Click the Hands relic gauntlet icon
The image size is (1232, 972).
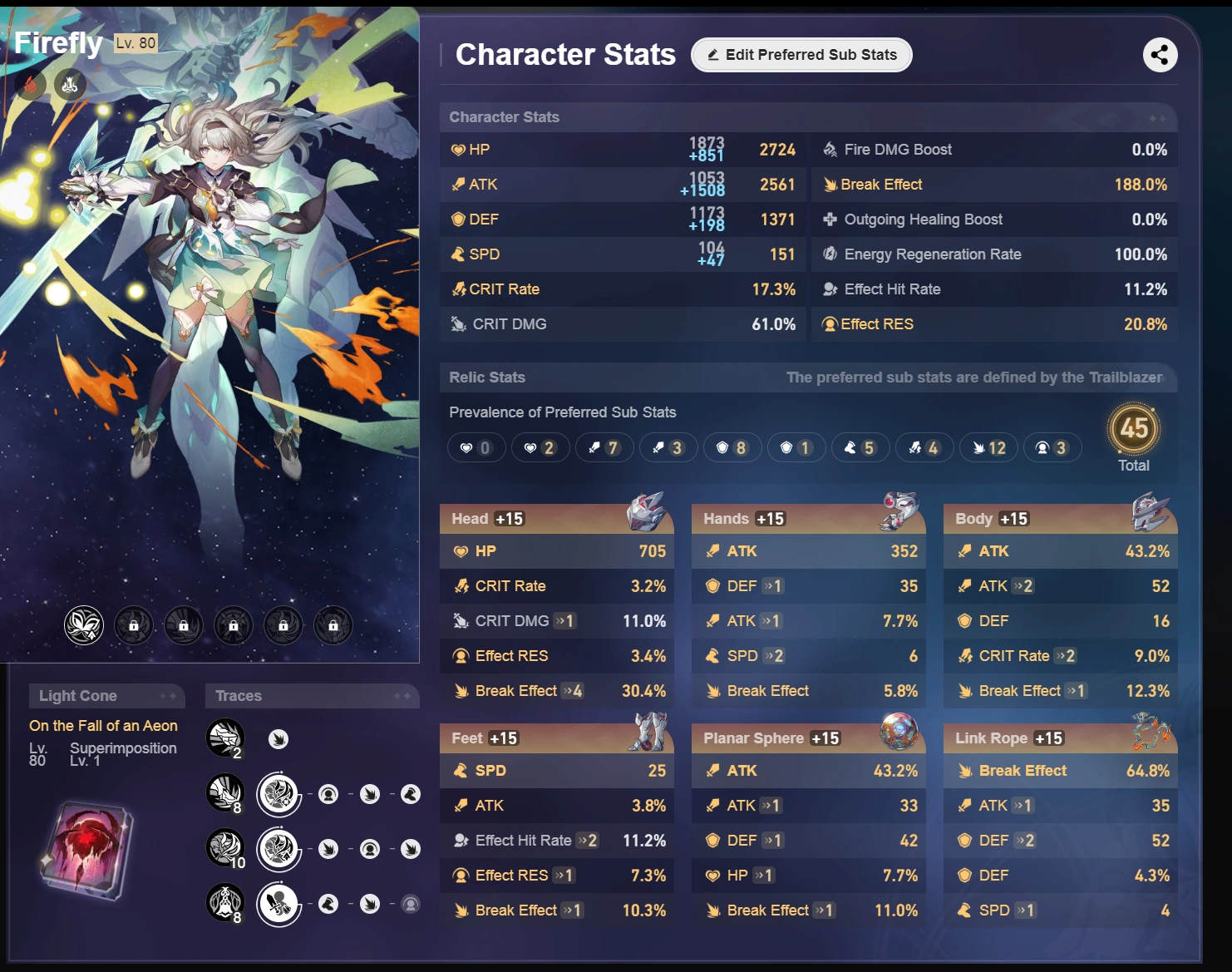point(901,513)
